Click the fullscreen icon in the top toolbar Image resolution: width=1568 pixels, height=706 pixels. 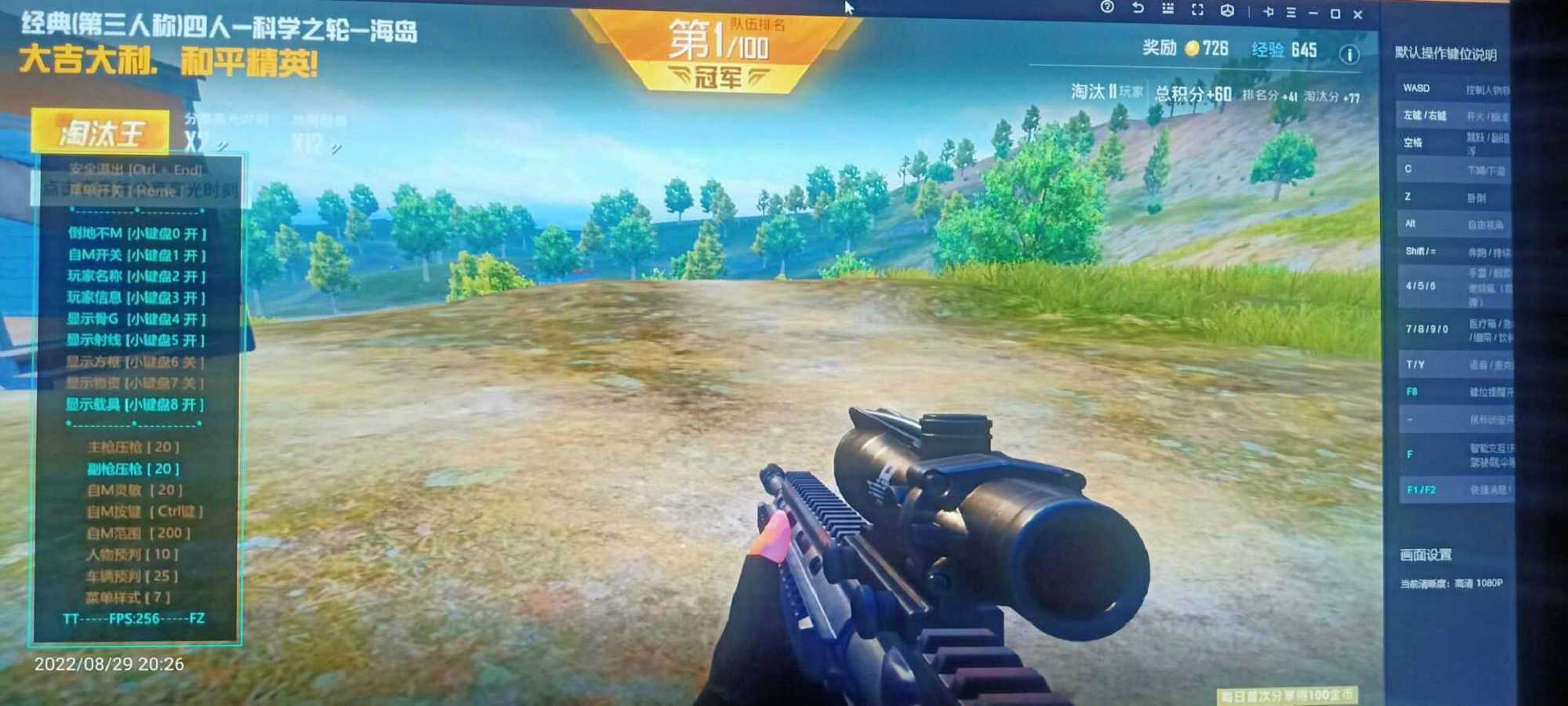point(1197,9)
